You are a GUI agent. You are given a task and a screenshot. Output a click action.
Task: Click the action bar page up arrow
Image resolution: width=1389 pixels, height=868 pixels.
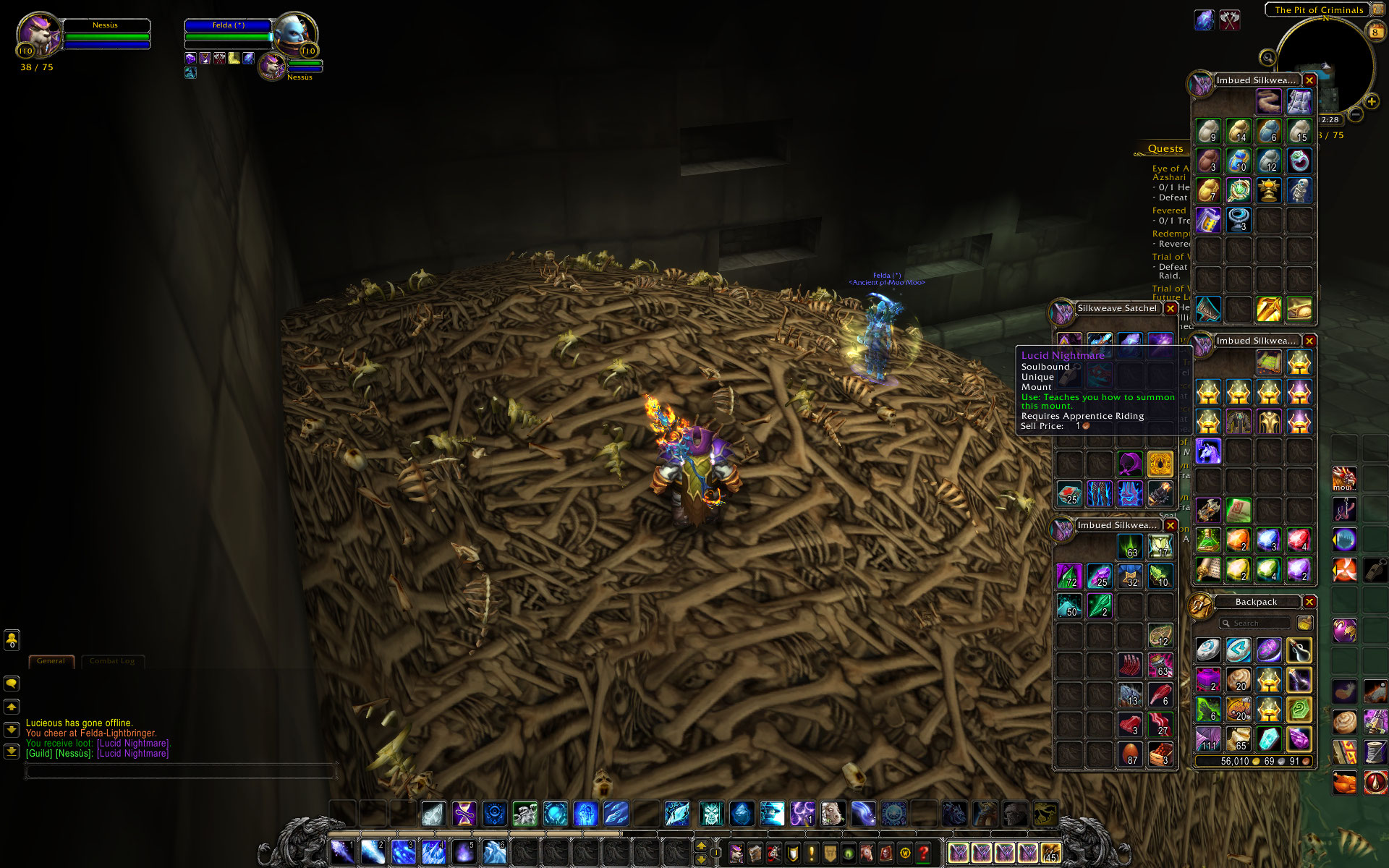tap(700, 846)
